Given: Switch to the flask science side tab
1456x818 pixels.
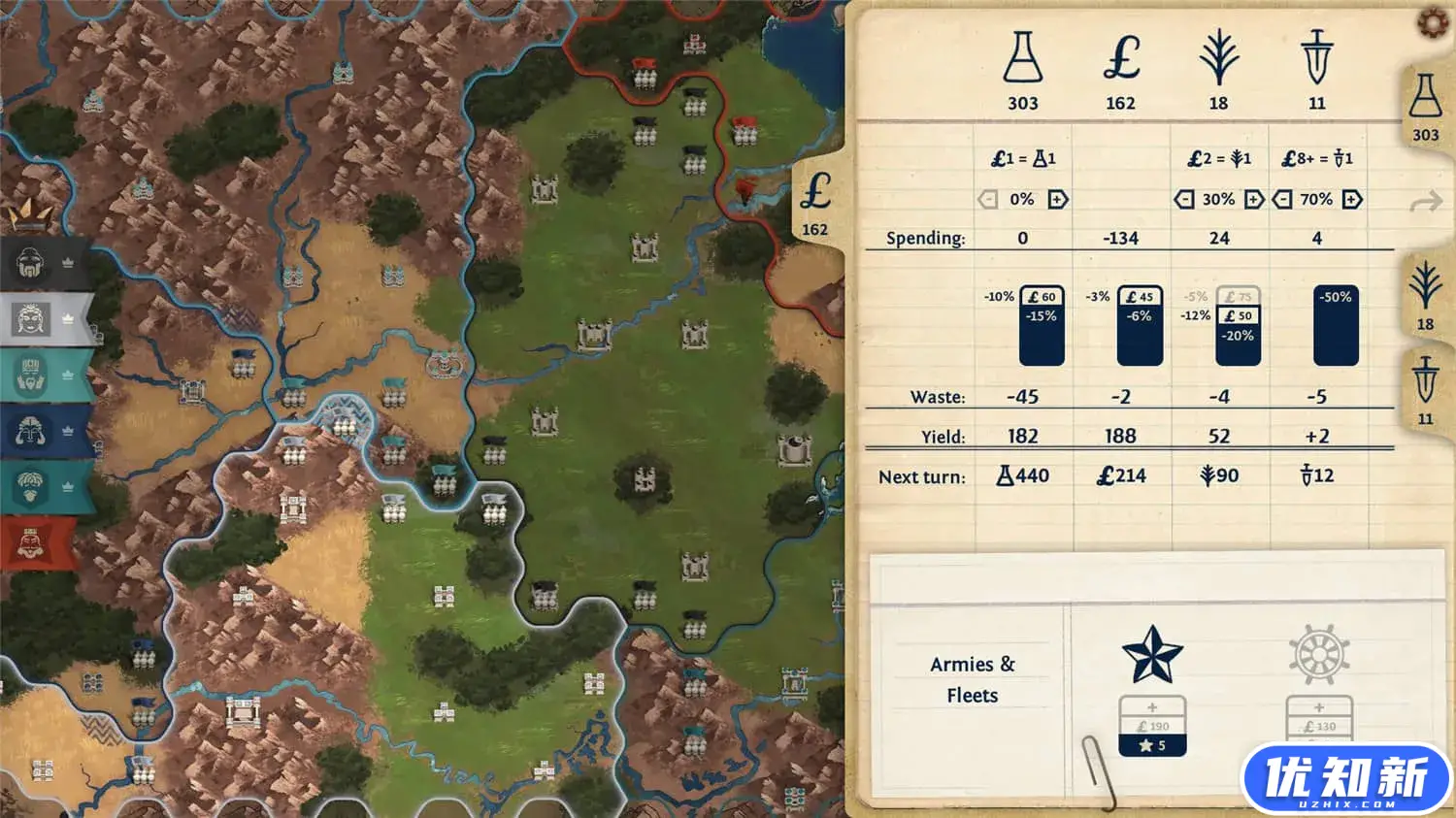Looking at the screenshot, I should tap(1424, 109).
